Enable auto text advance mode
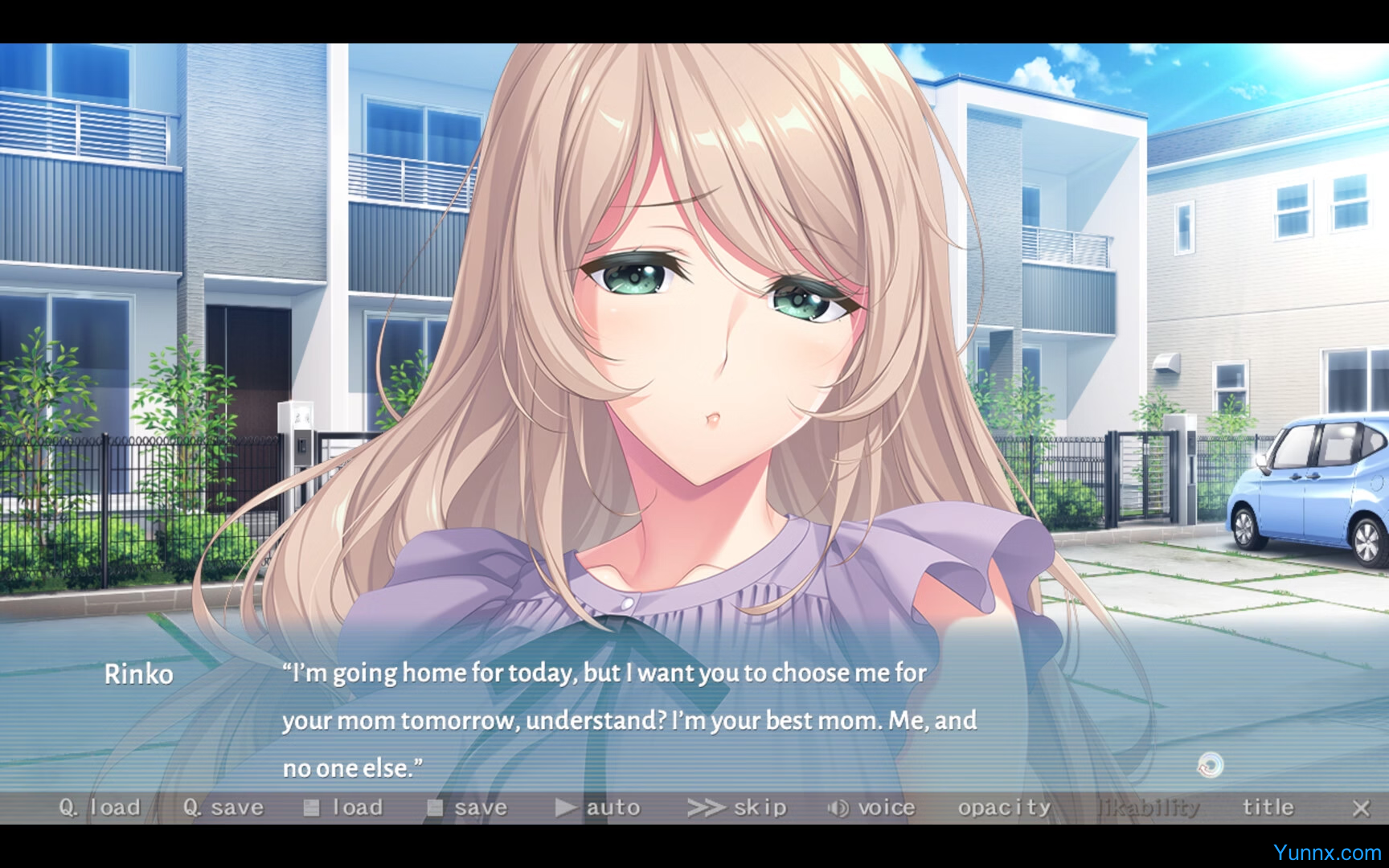 598,808
